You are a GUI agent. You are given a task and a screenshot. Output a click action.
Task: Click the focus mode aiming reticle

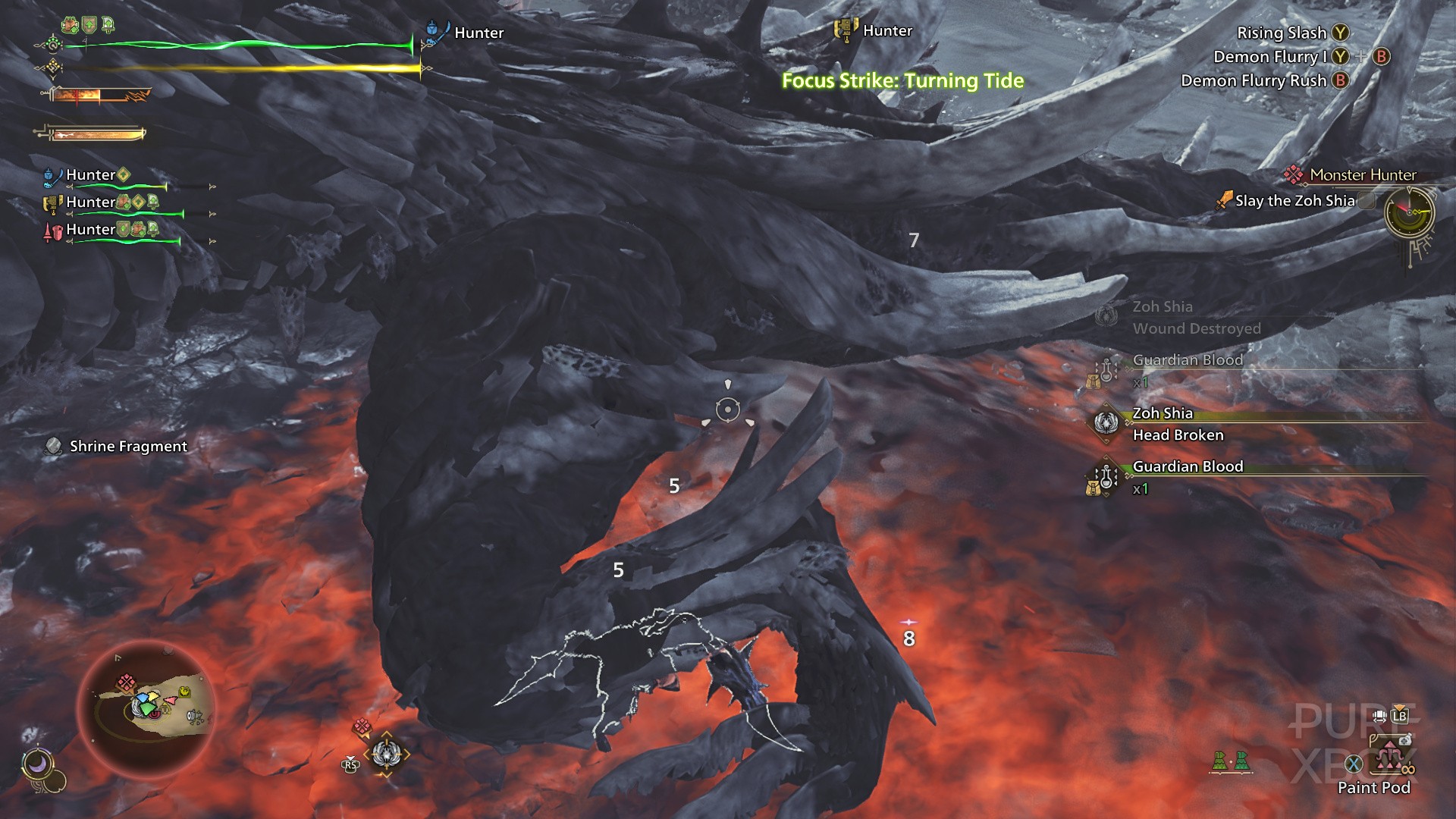click(728, 410)
